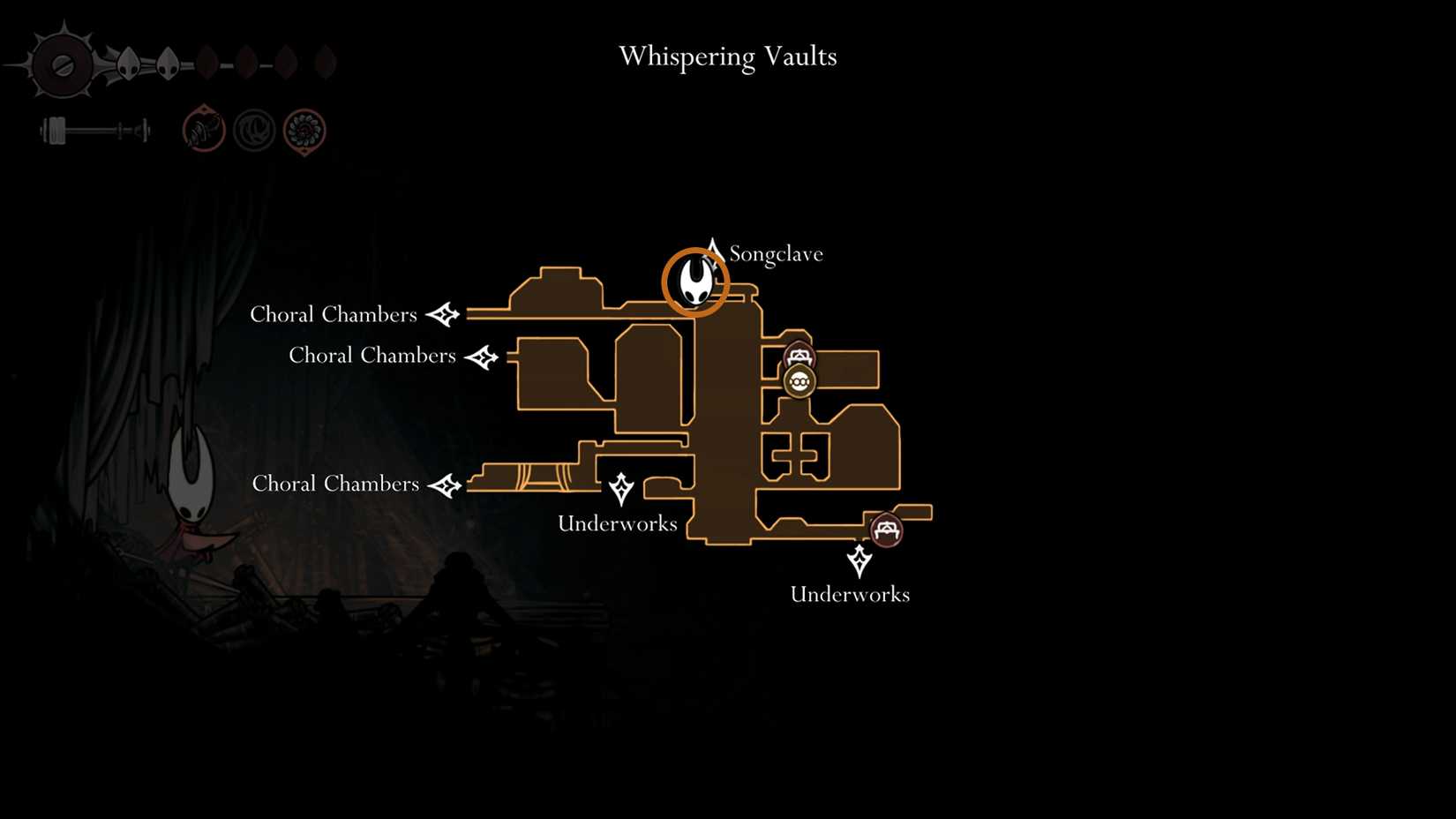Click the red-ringed attack tool icon in the HUD
Viewport: 1456px width, 819px height.
pyautogui.click(x=203, y=131)
